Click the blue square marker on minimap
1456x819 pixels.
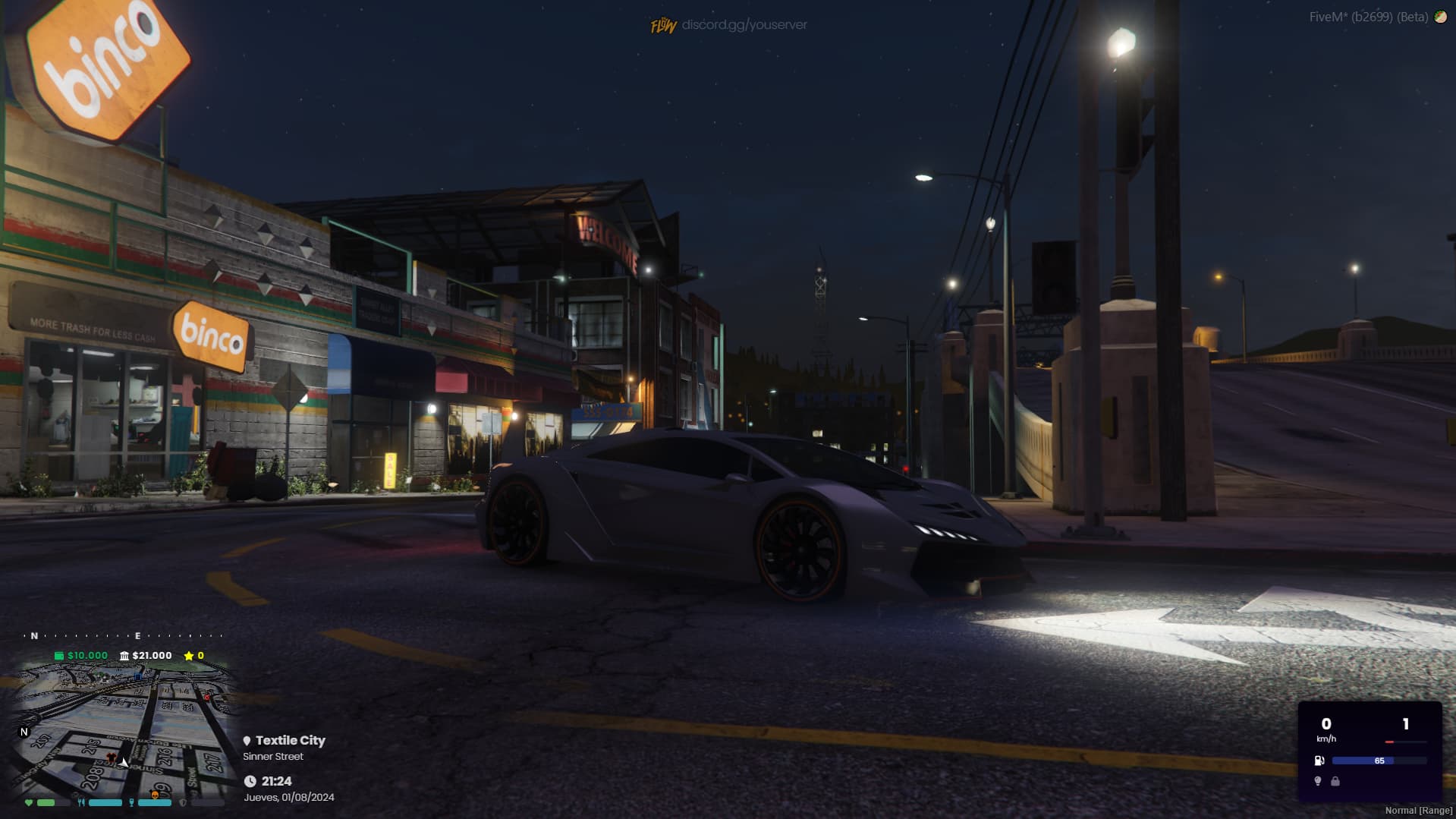coord(137,675)
